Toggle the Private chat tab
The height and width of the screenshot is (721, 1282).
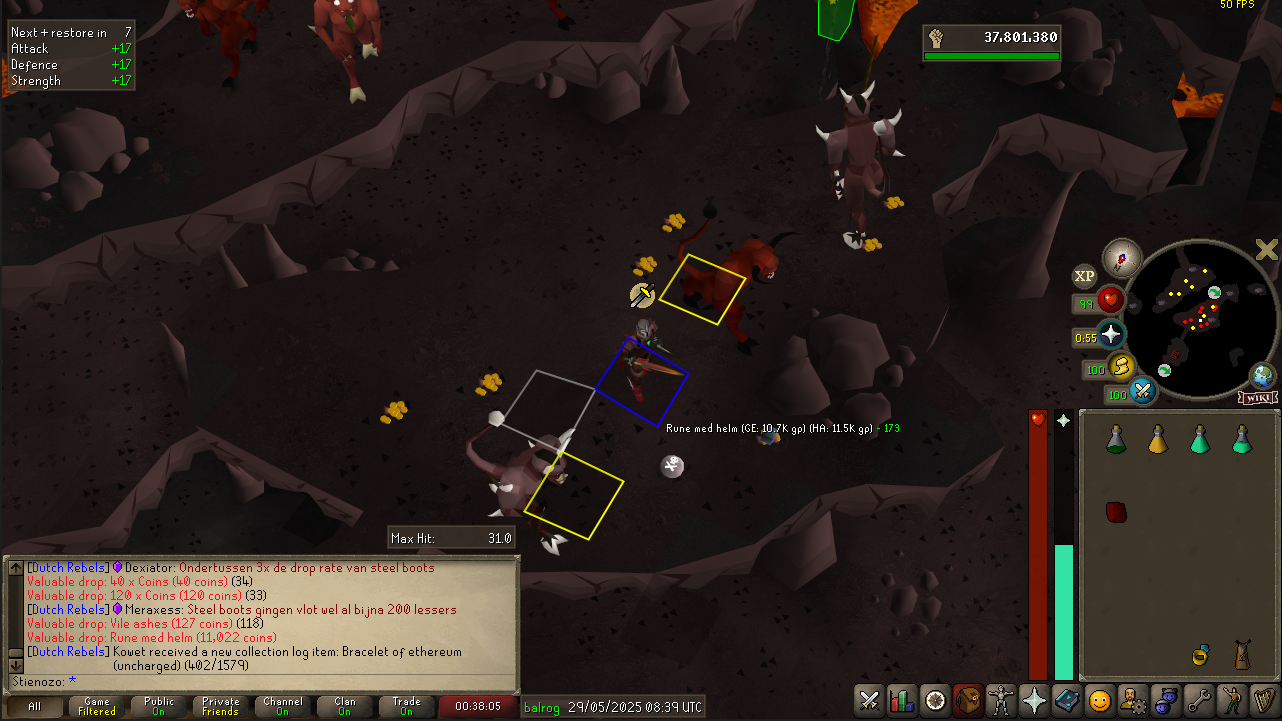coord(221,706)
